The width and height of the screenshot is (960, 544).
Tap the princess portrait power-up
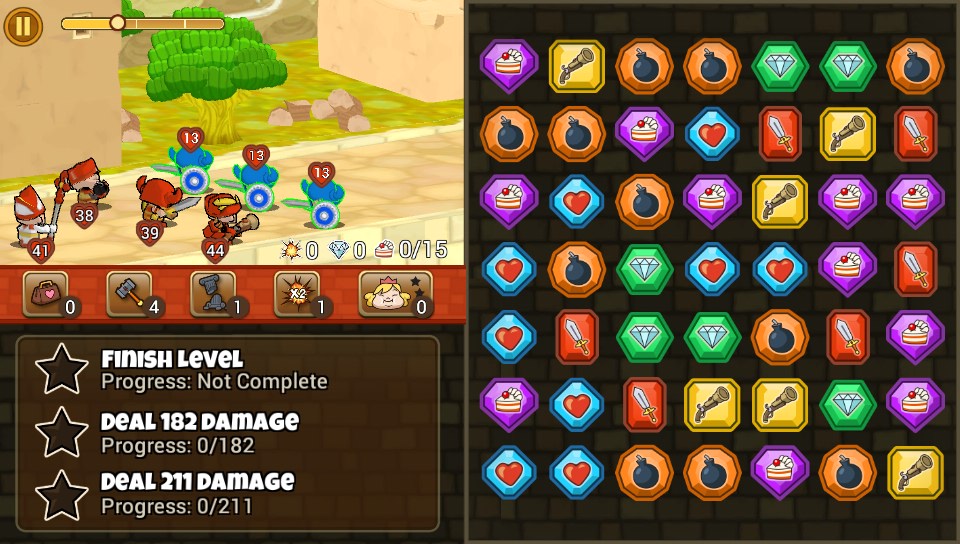tap(395, 293)
